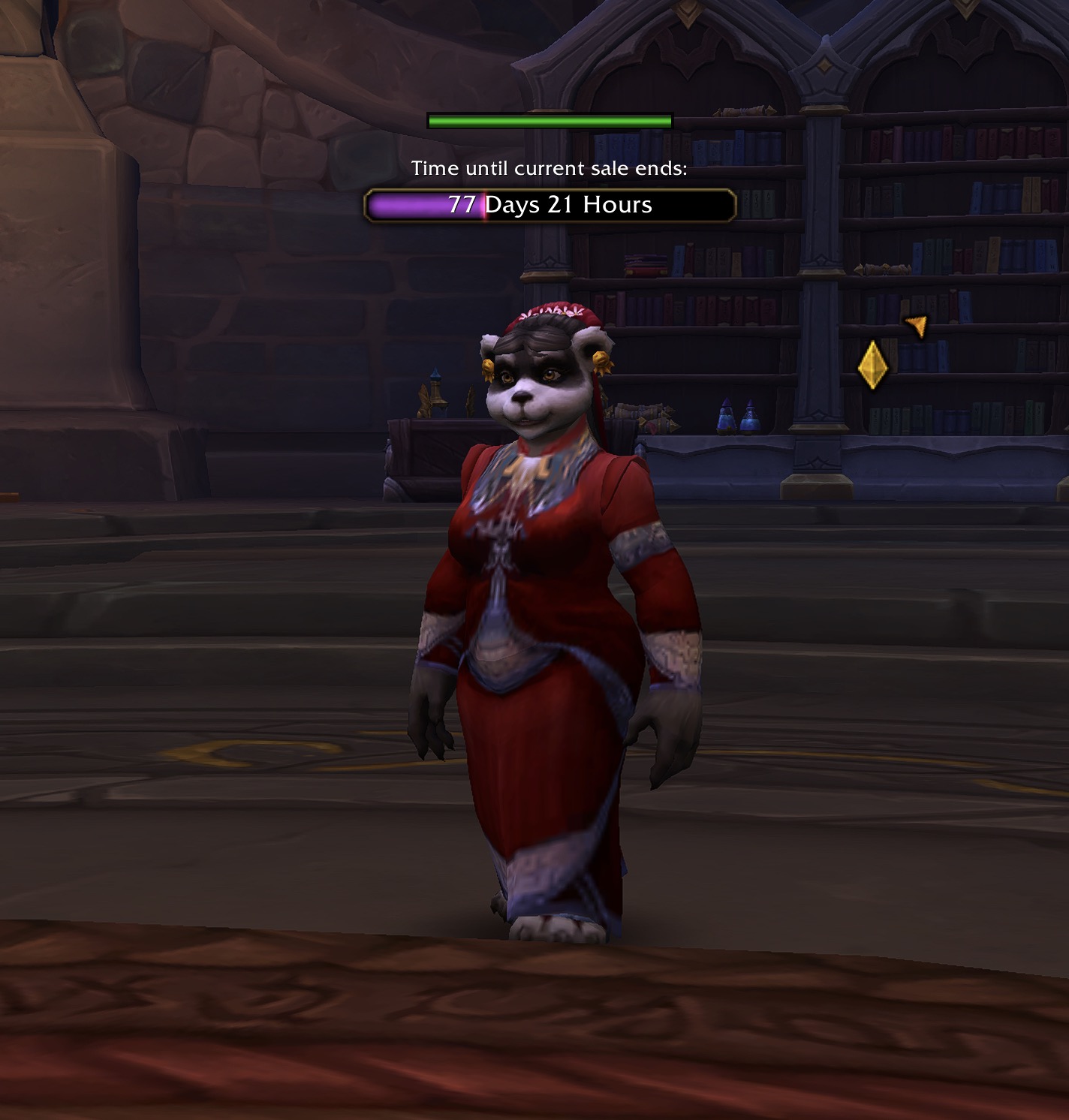1069x1120 pixels.
Task: Click the green nameplate bar above the pandaren
Action: point(550,121)
